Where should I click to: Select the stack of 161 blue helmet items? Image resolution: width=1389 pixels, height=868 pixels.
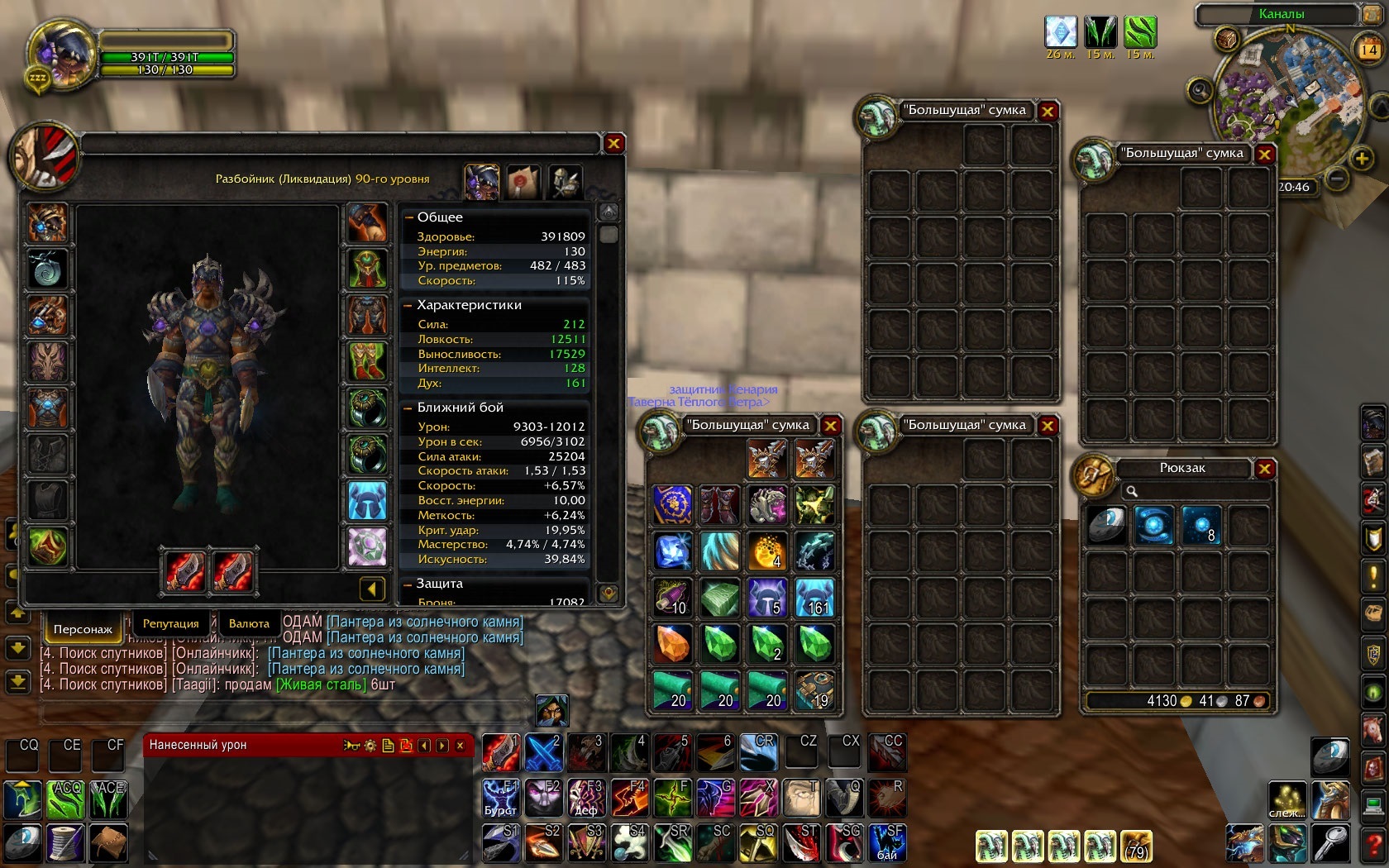(814, 598)
